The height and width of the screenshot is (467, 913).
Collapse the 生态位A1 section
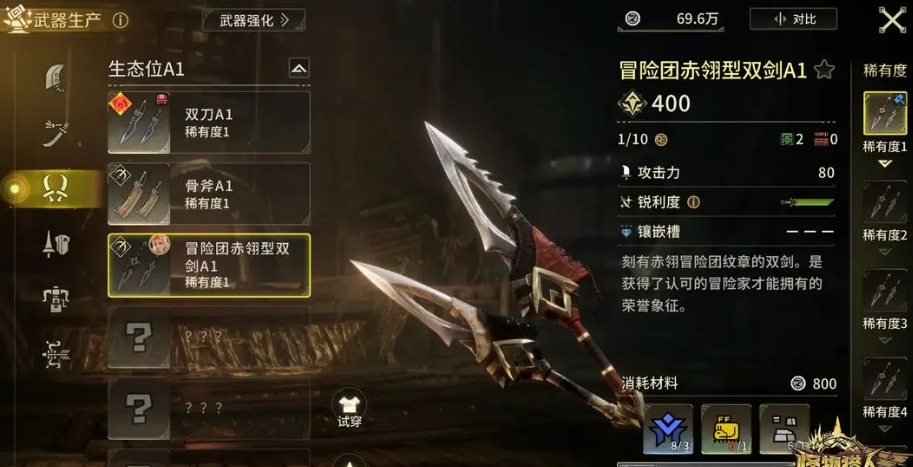(x=298, y=69)
